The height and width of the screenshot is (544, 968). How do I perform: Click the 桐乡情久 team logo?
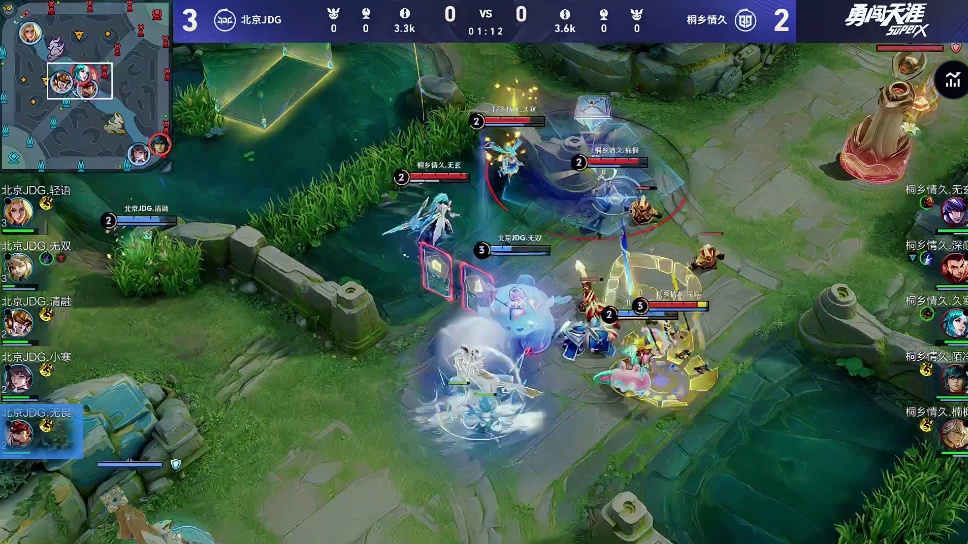pyautogui.click(x=745, y=20)
